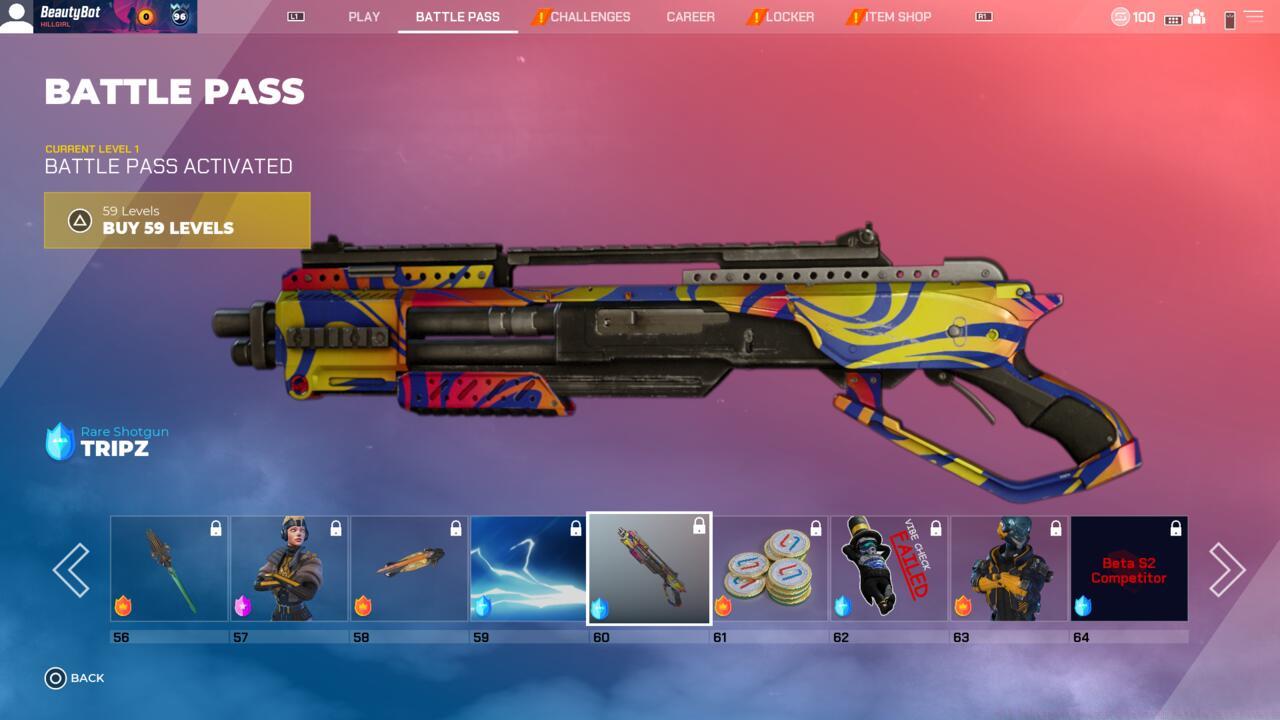Visit the Item Shop tab
This screenshot has height=720, width=1280.
[x=897, y=17]
